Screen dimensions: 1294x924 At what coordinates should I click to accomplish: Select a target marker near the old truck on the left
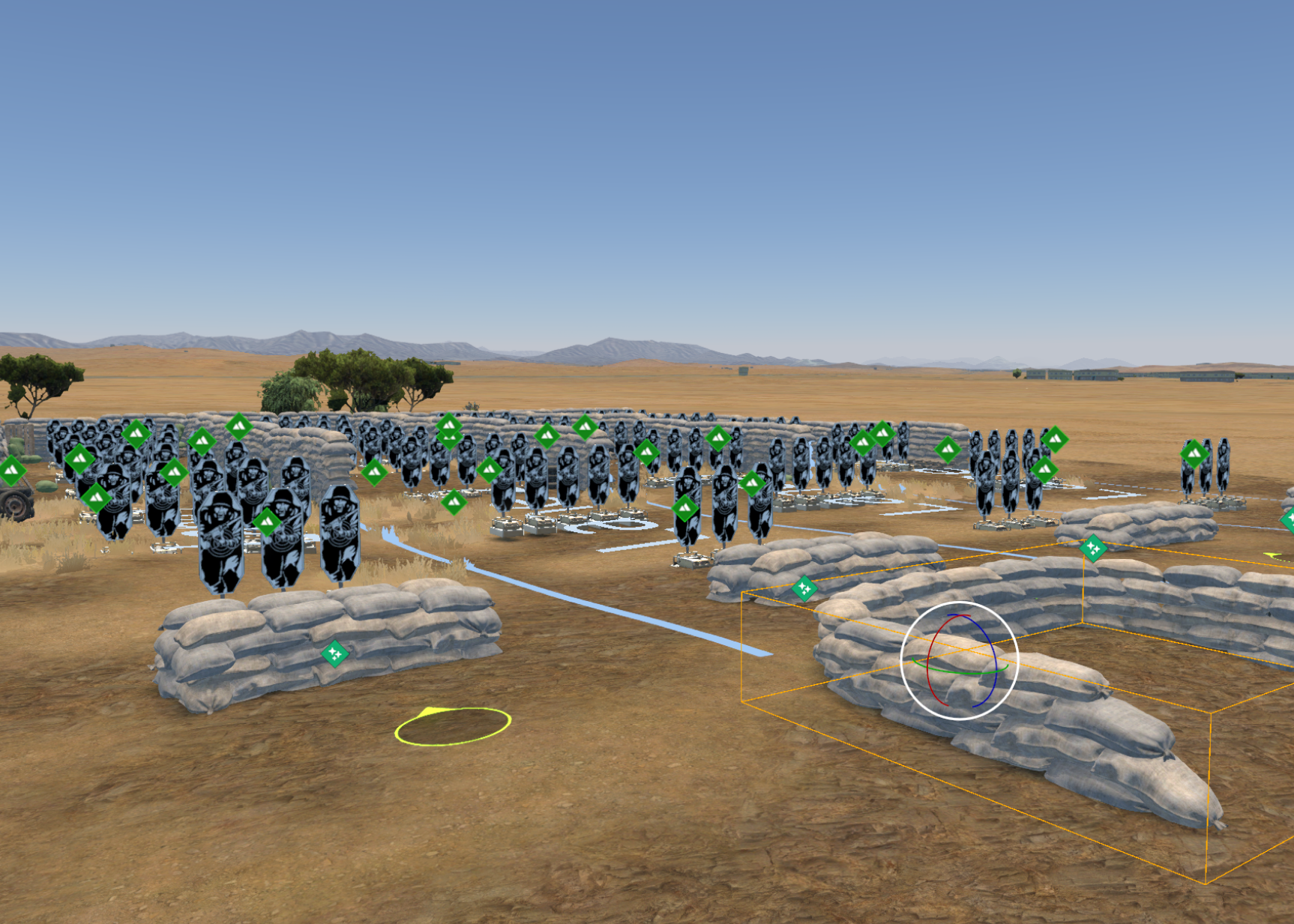[x=80, y=459]
